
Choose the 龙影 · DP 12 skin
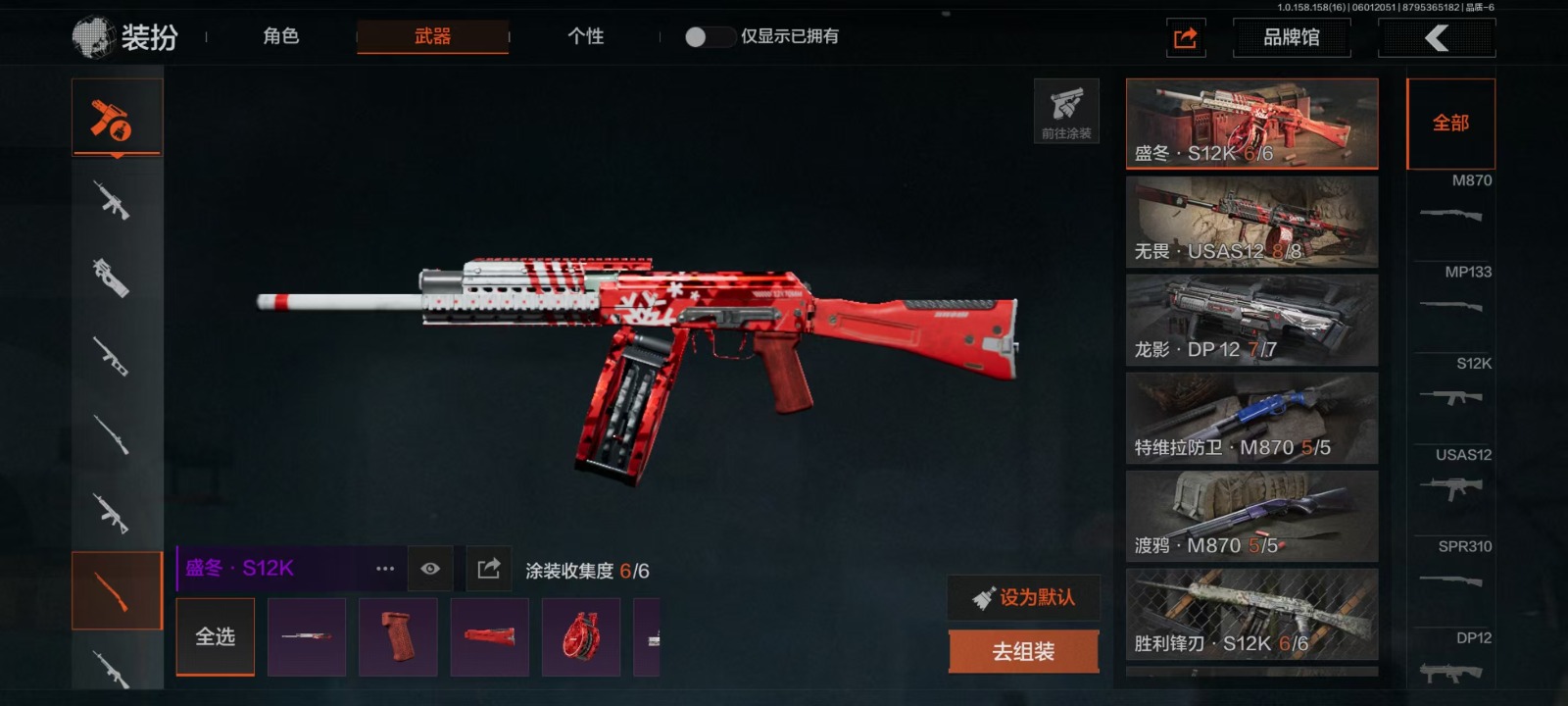coord(1251,320)
